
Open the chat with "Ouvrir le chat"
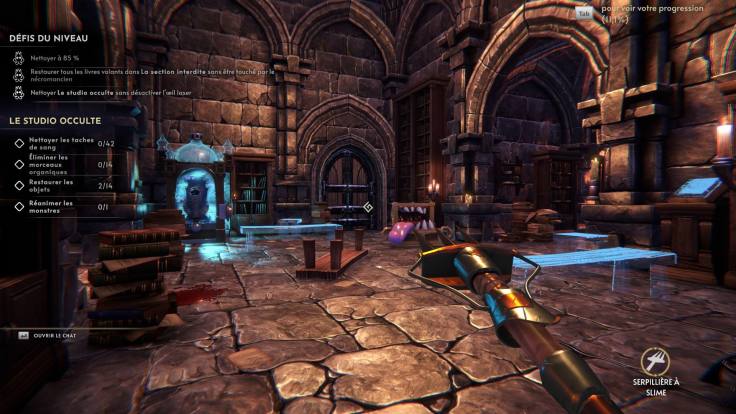pyautogui.click(x=55, y=336)
